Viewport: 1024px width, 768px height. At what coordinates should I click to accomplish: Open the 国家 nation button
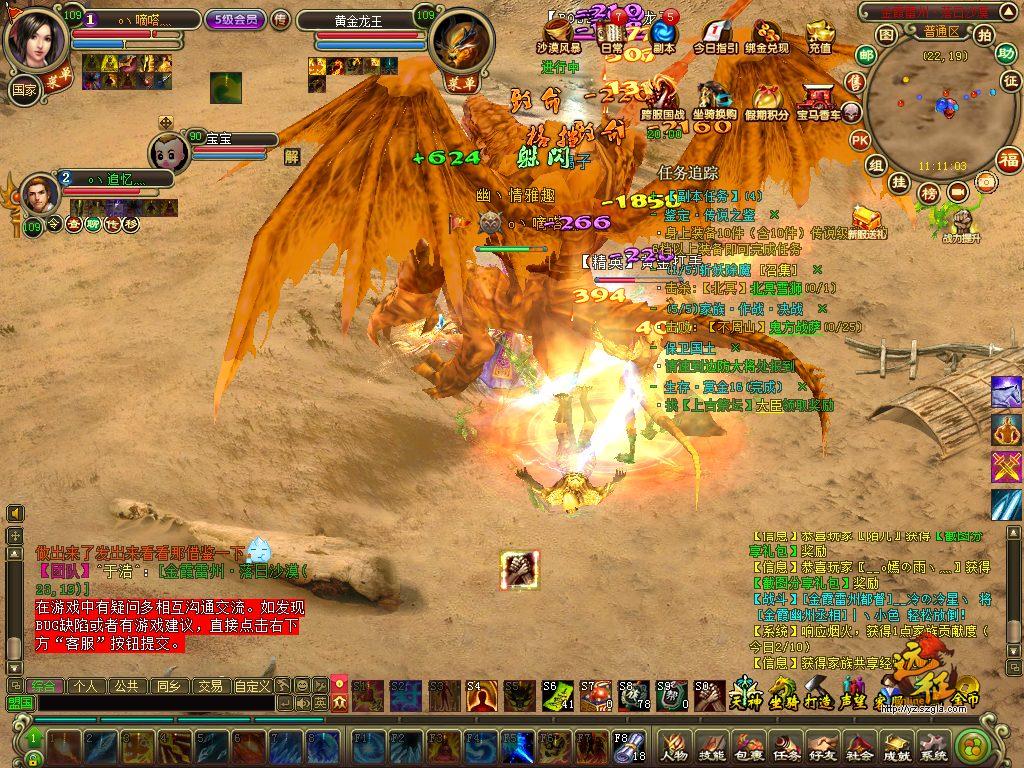click(x=23, y=88)
